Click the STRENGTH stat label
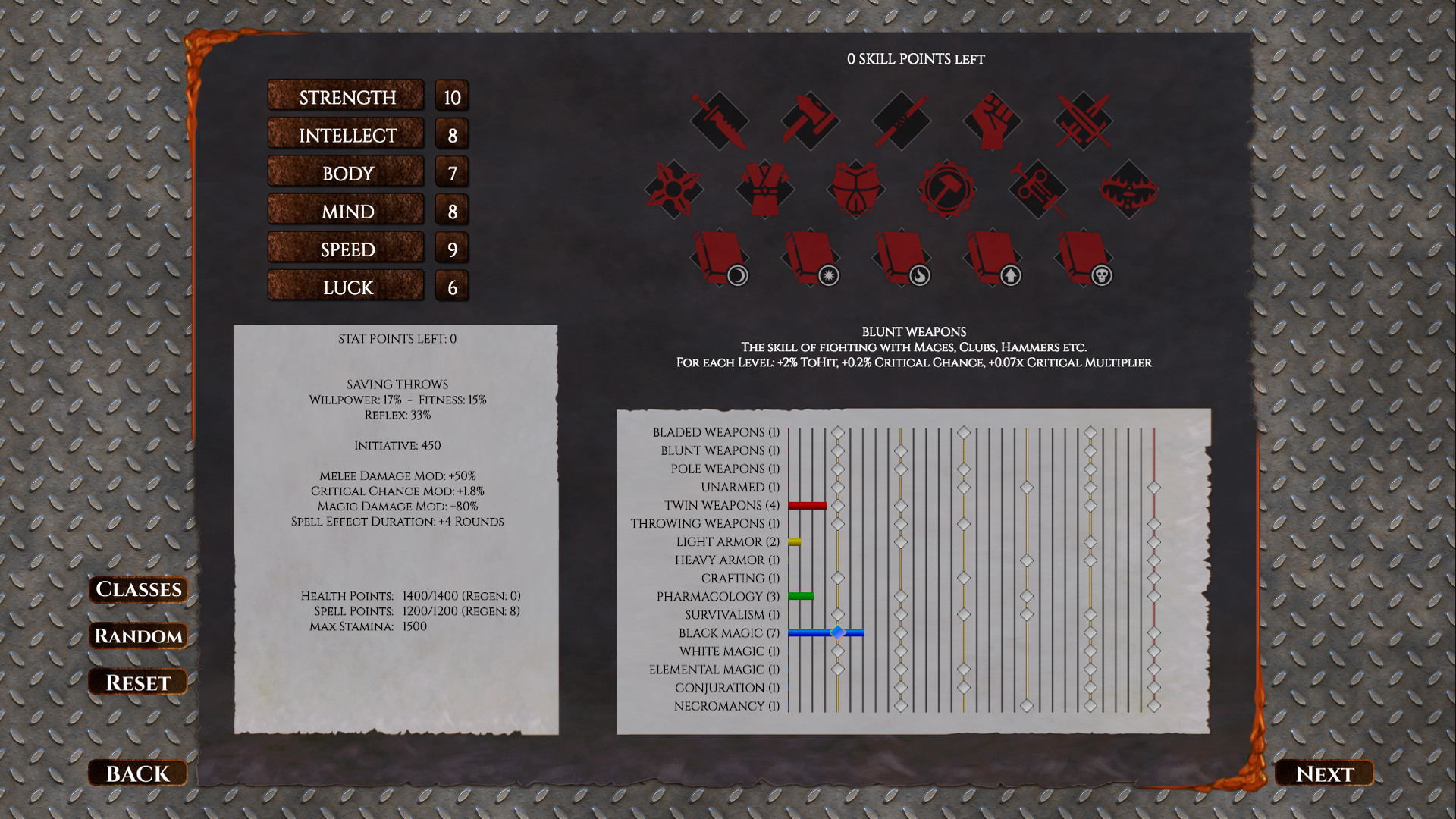 [345, 96]
